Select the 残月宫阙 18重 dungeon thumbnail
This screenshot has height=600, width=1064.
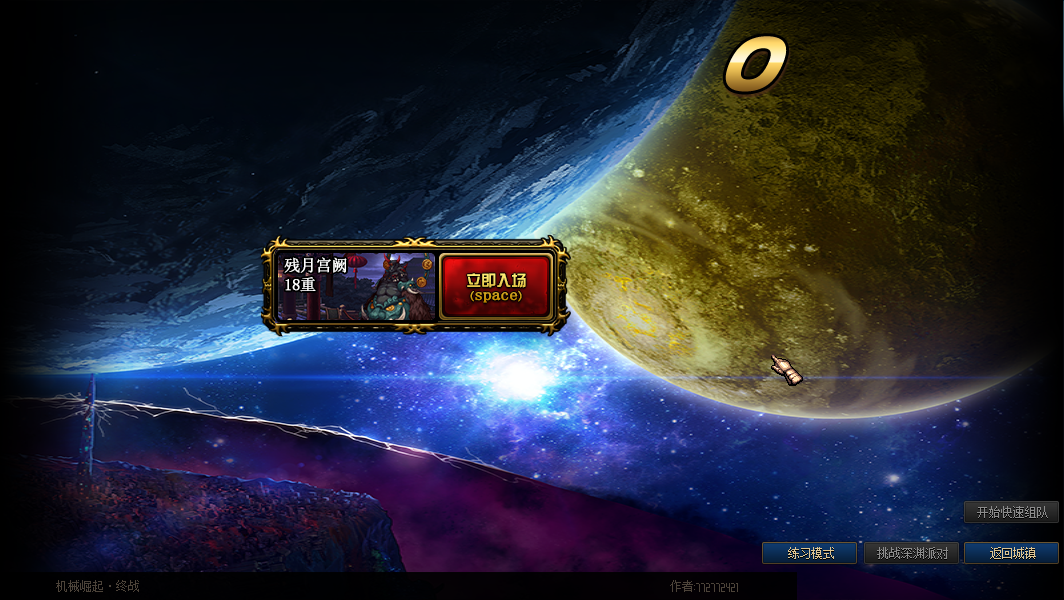pos(356,287)
